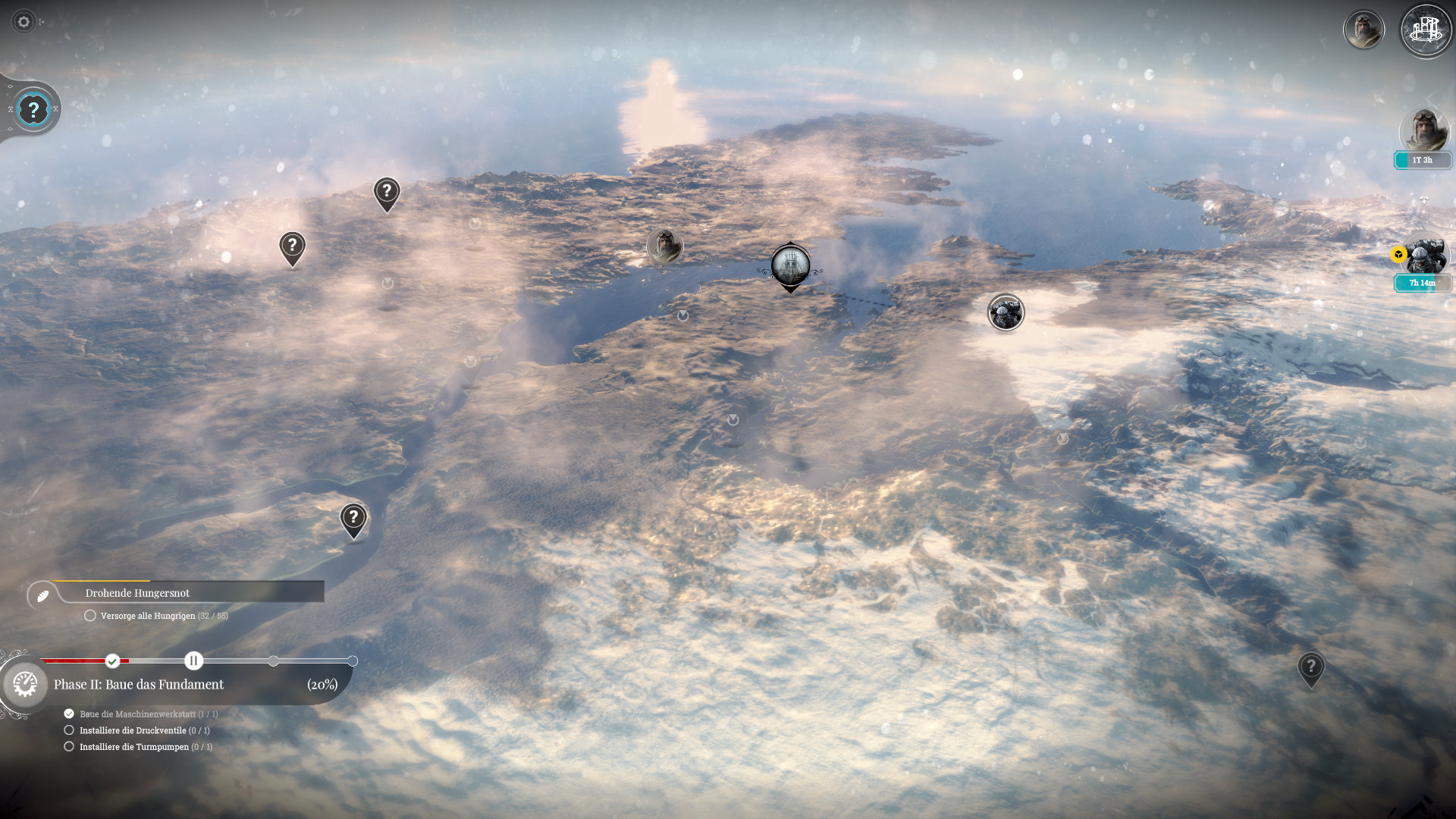The width and height of the screenshot is (1456, 819).
Task: Select the Versorge alle Hungrigen objective
Action: point(148,616)
